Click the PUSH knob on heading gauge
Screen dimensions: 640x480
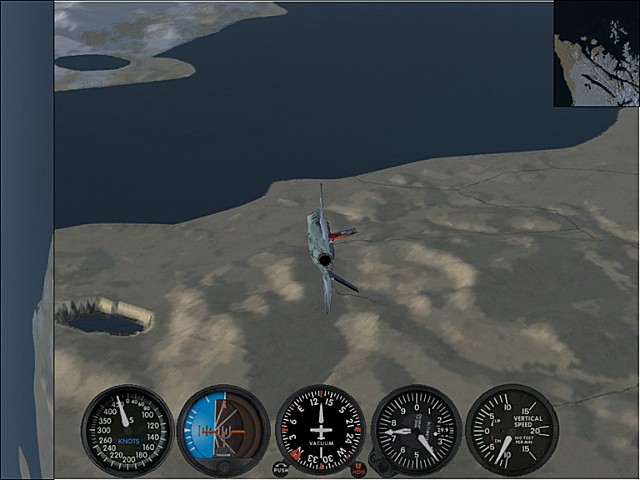(280, 468)
